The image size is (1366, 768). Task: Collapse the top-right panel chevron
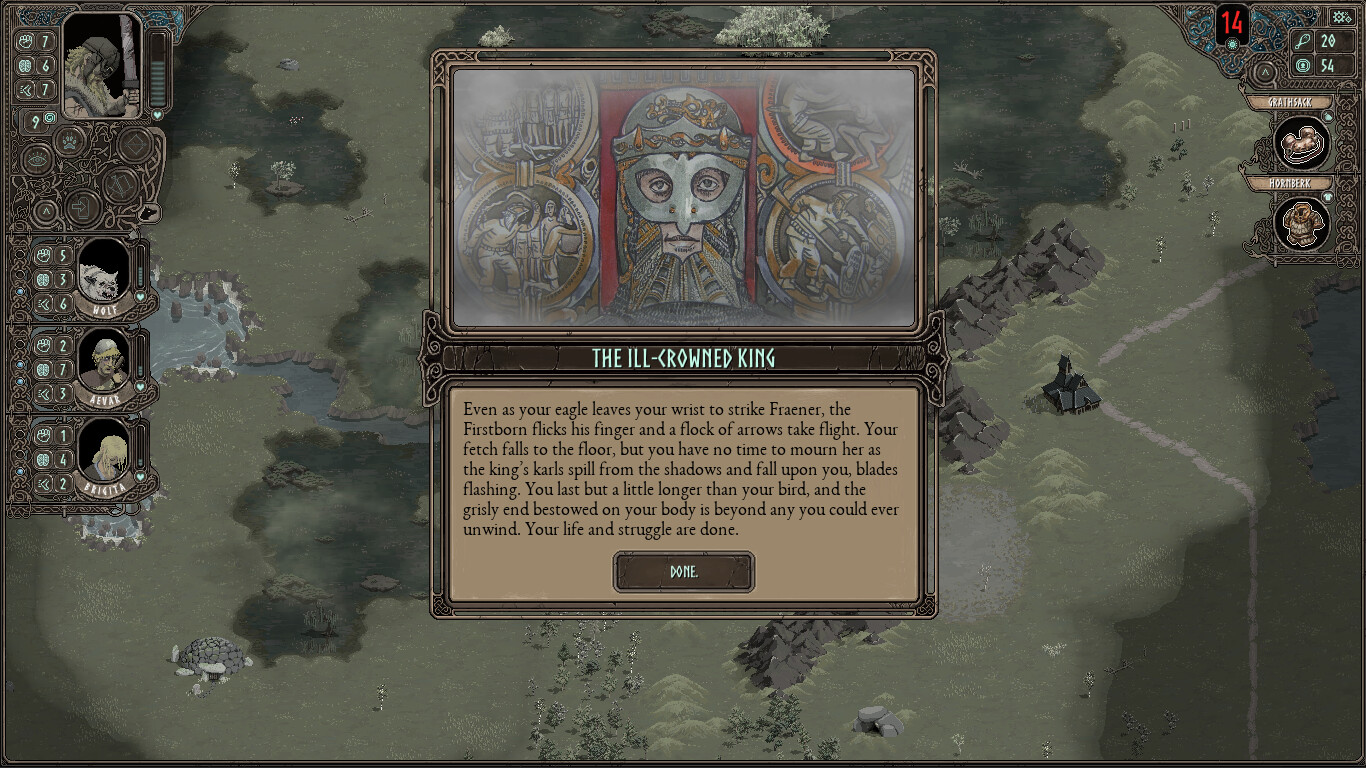coord(1264,72)
